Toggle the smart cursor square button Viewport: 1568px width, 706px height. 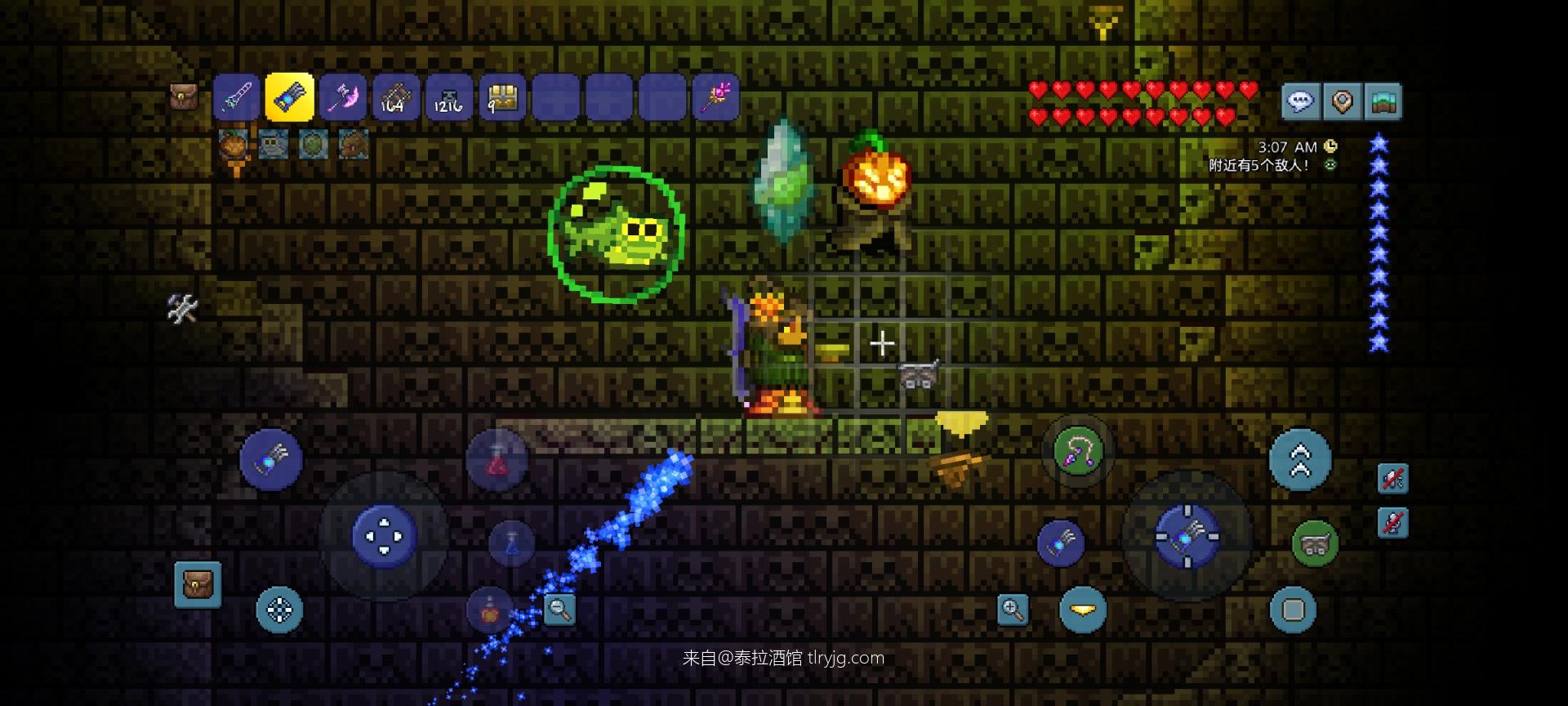pyautogui.click(x=1294, y=610)
